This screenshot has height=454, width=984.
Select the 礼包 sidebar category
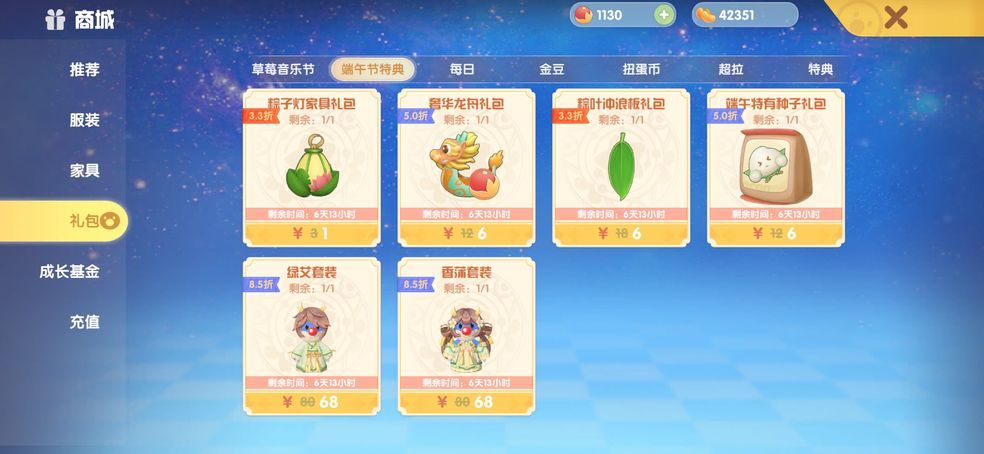pyautogui.click(x=84, y=221)
